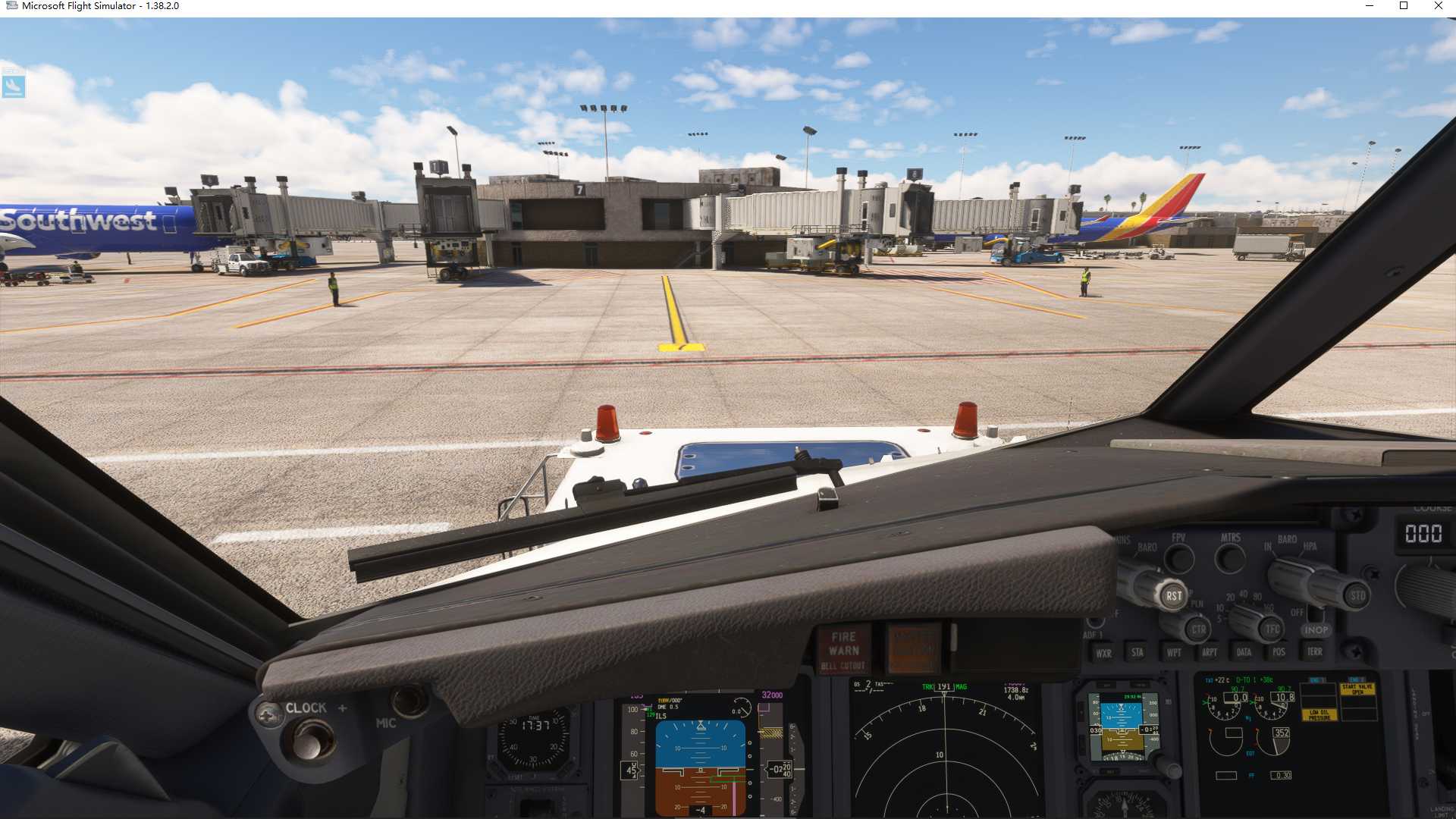
Task: Click the FPV flight path vector button
Action: (x=1179, y=557)
